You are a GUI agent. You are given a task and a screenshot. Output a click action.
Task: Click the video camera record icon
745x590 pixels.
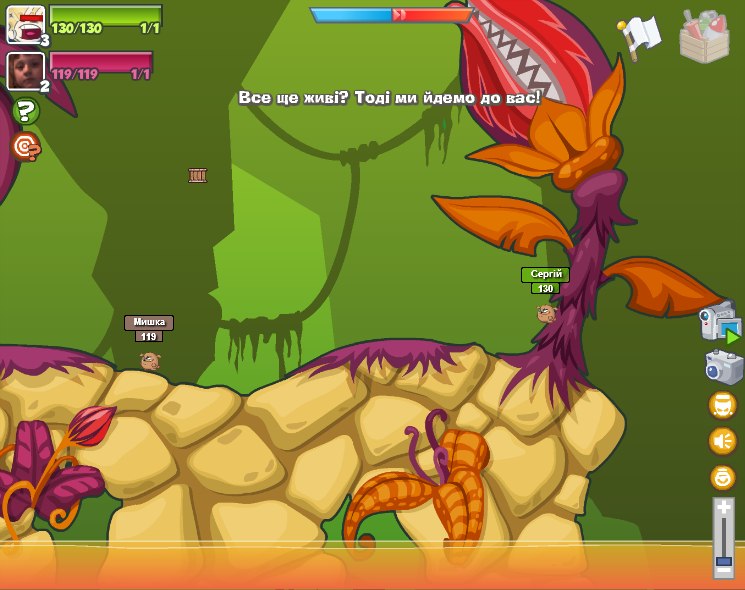pyautogui.click(x=719, y=324)
